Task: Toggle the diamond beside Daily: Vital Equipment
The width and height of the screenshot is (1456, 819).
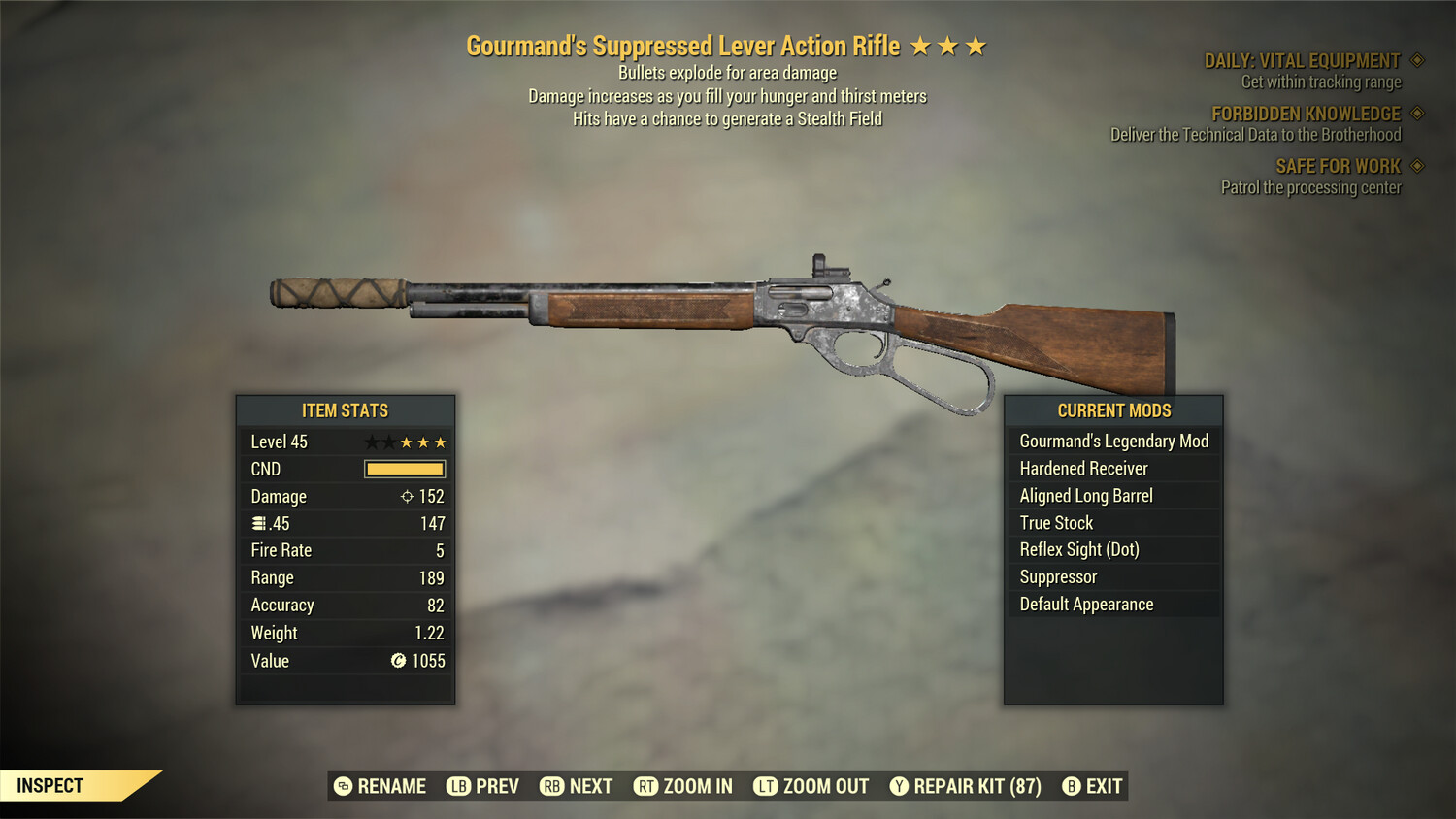Action: (1415, 59)
